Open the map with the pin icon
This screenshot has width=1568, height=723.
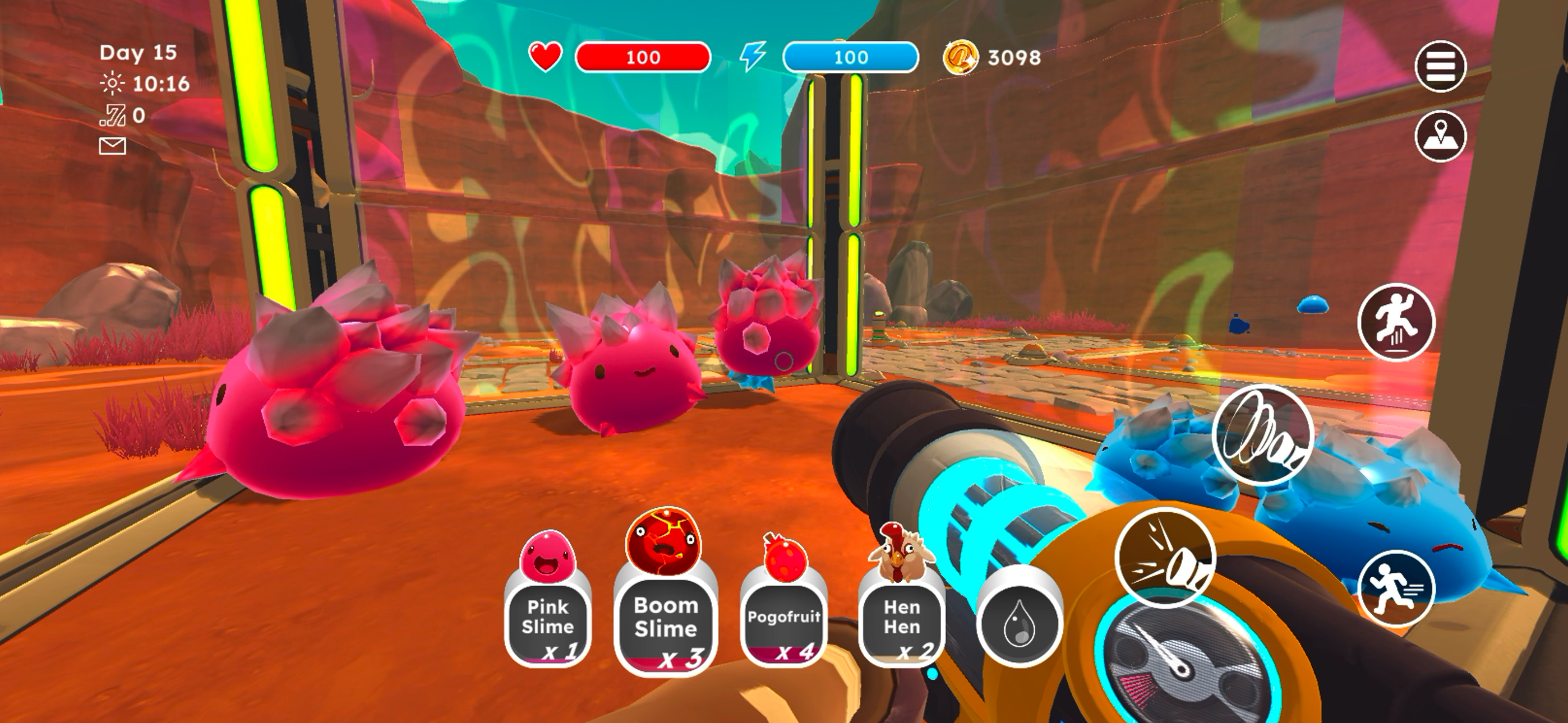click(1440, 136)
